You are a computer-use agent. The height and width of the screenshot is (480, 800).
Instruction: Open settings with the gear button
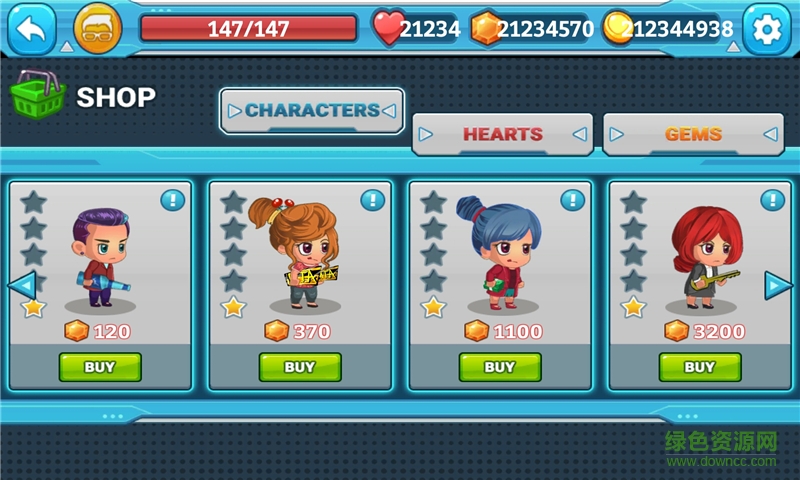(x=766, y=30)
